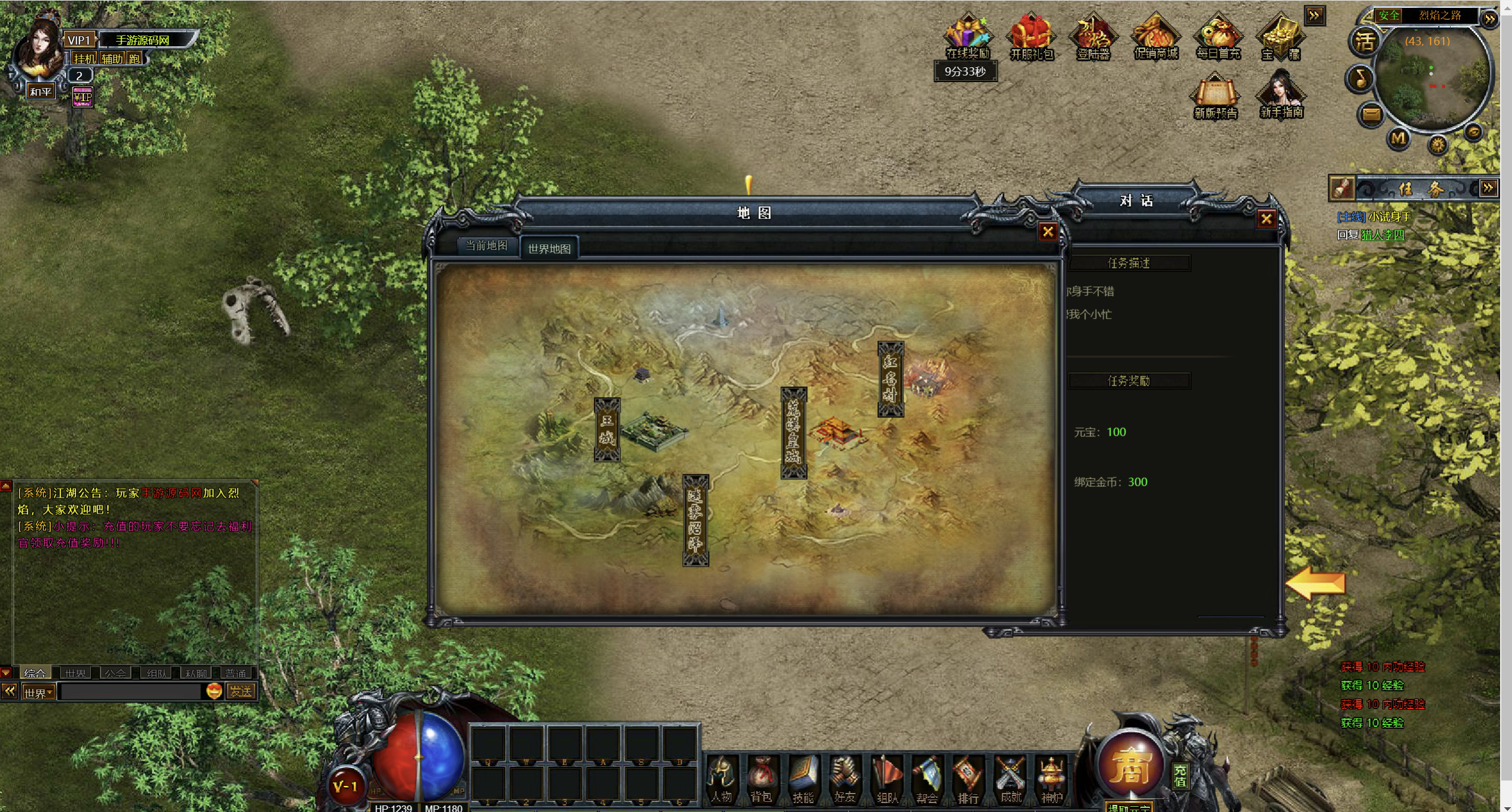This screenshot has width=1512, height=812.
Task: Close the 地图 map window
Action: [1048, 232]
